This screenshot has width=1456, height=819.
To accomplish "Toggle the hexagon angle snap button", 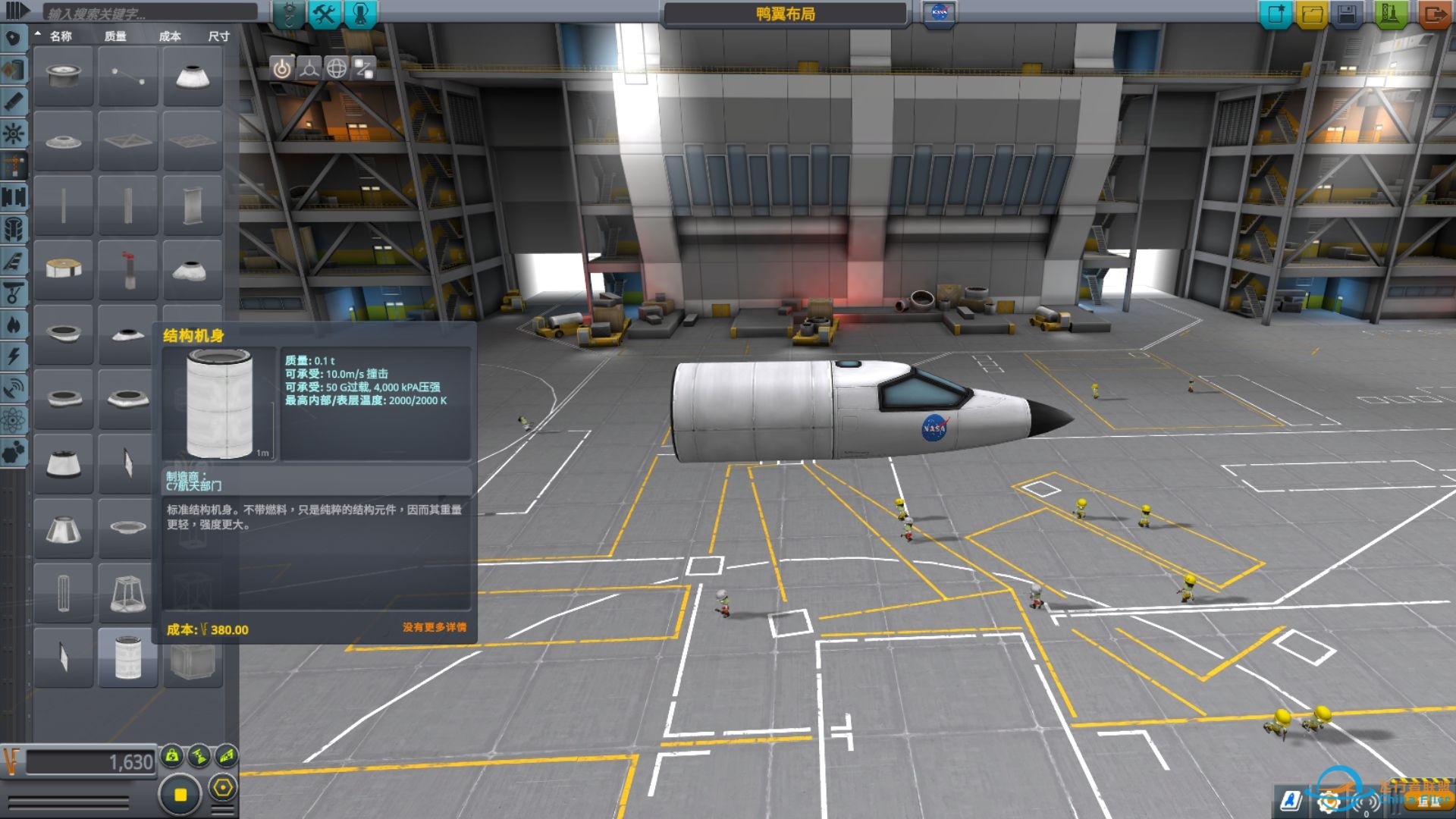I will (x=222, y=788).
